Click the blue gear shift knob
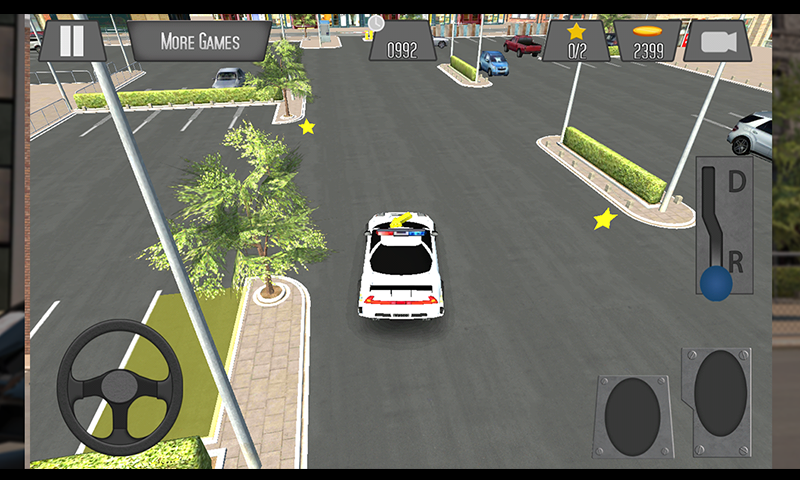Viewport: 800px width, 480px height. (x=715, y=283)
